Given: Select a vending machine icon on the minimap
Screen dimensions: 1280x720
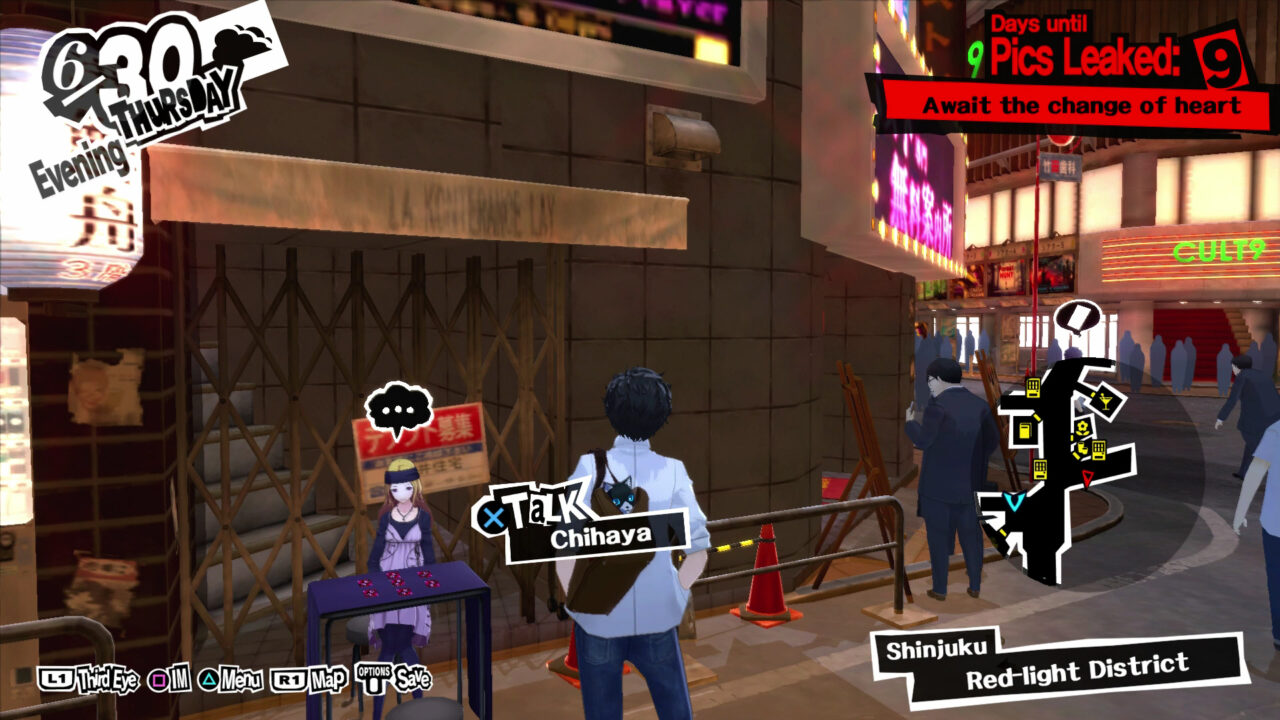Looking at the screenshot, I should point(1034,388).
